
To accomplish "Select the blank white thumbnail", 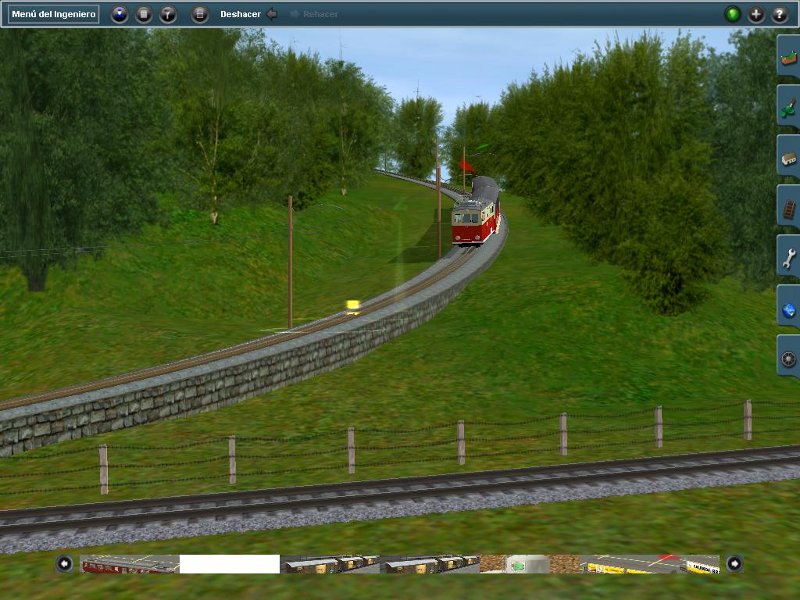I will [x=230, y=564].
